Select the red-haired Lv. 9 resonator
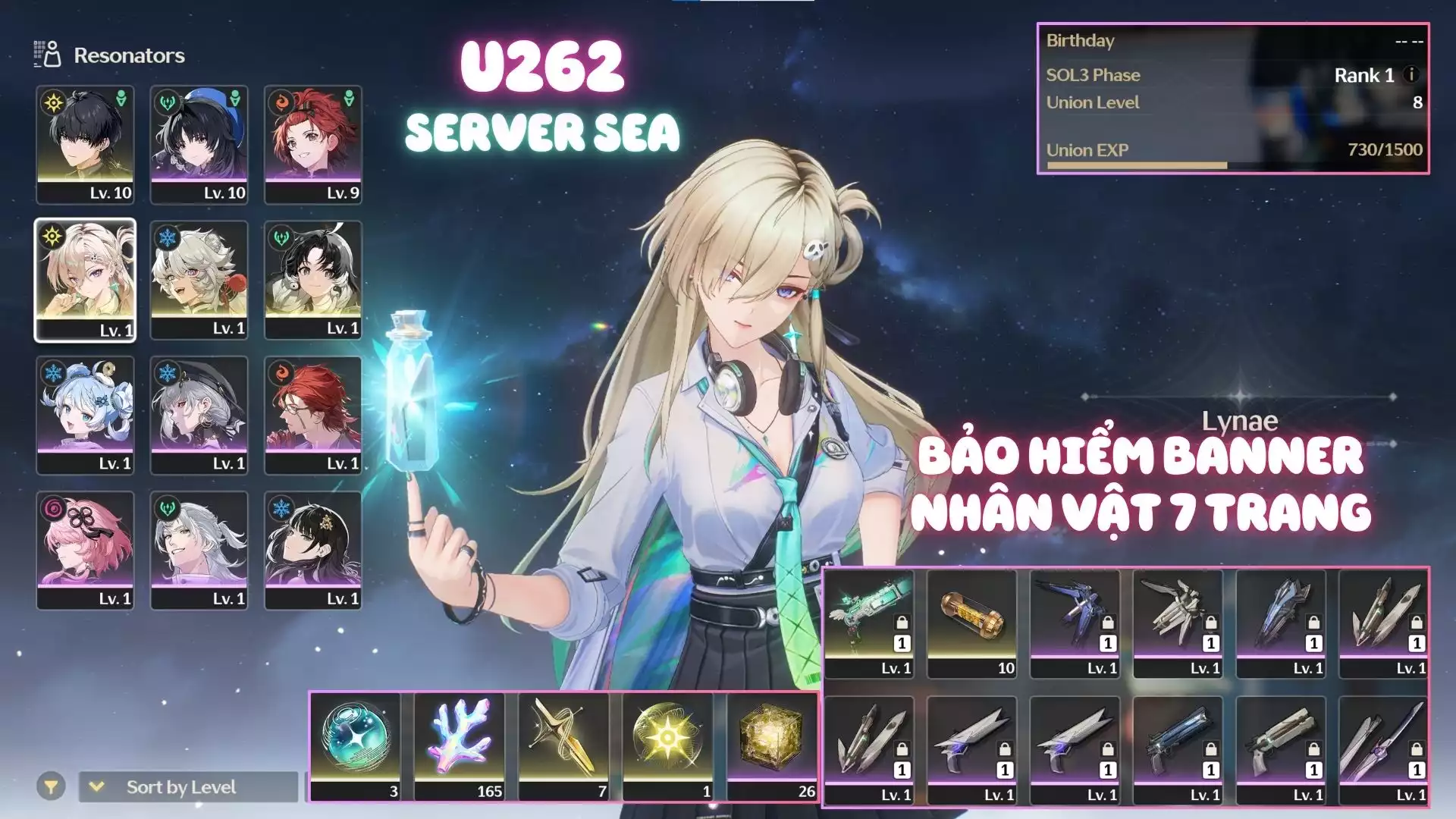Viewport: 1456px width, 819px height. [312, 144]
